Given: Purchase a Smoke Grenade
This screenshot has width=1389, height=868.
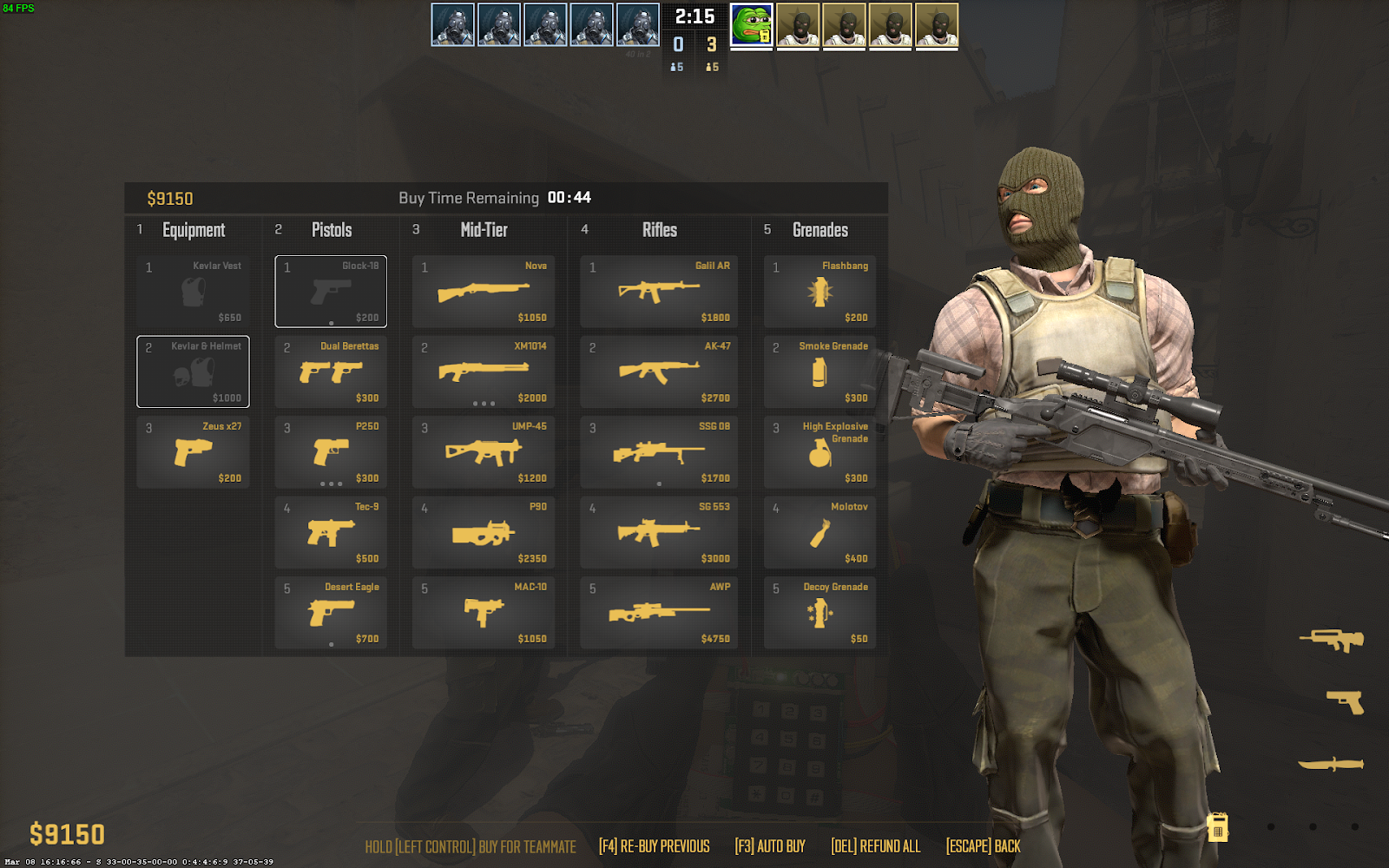Looking at the screenshot, I should coord(820,372).
